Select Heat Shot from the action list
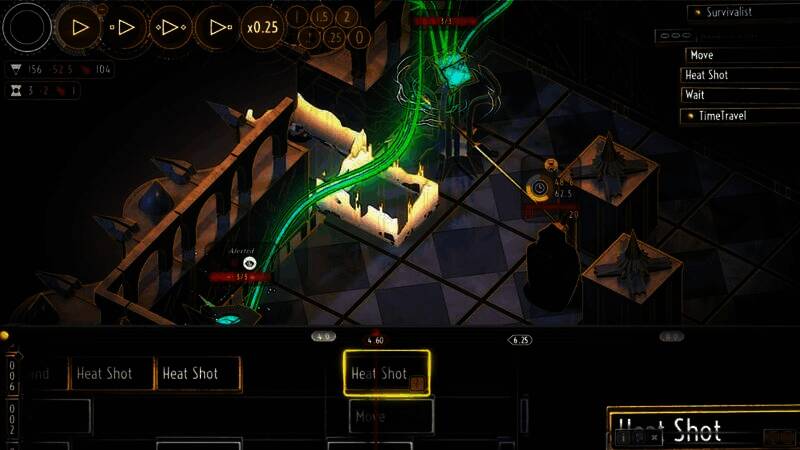The width and height of the screenshot is (800, 450). pos(741,75)
